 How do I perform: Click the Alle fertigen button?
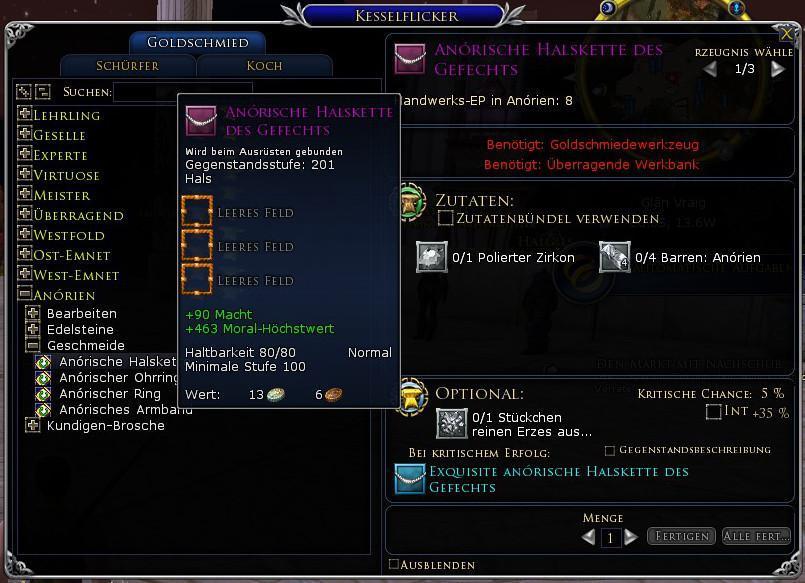click(x=756, y=537)
